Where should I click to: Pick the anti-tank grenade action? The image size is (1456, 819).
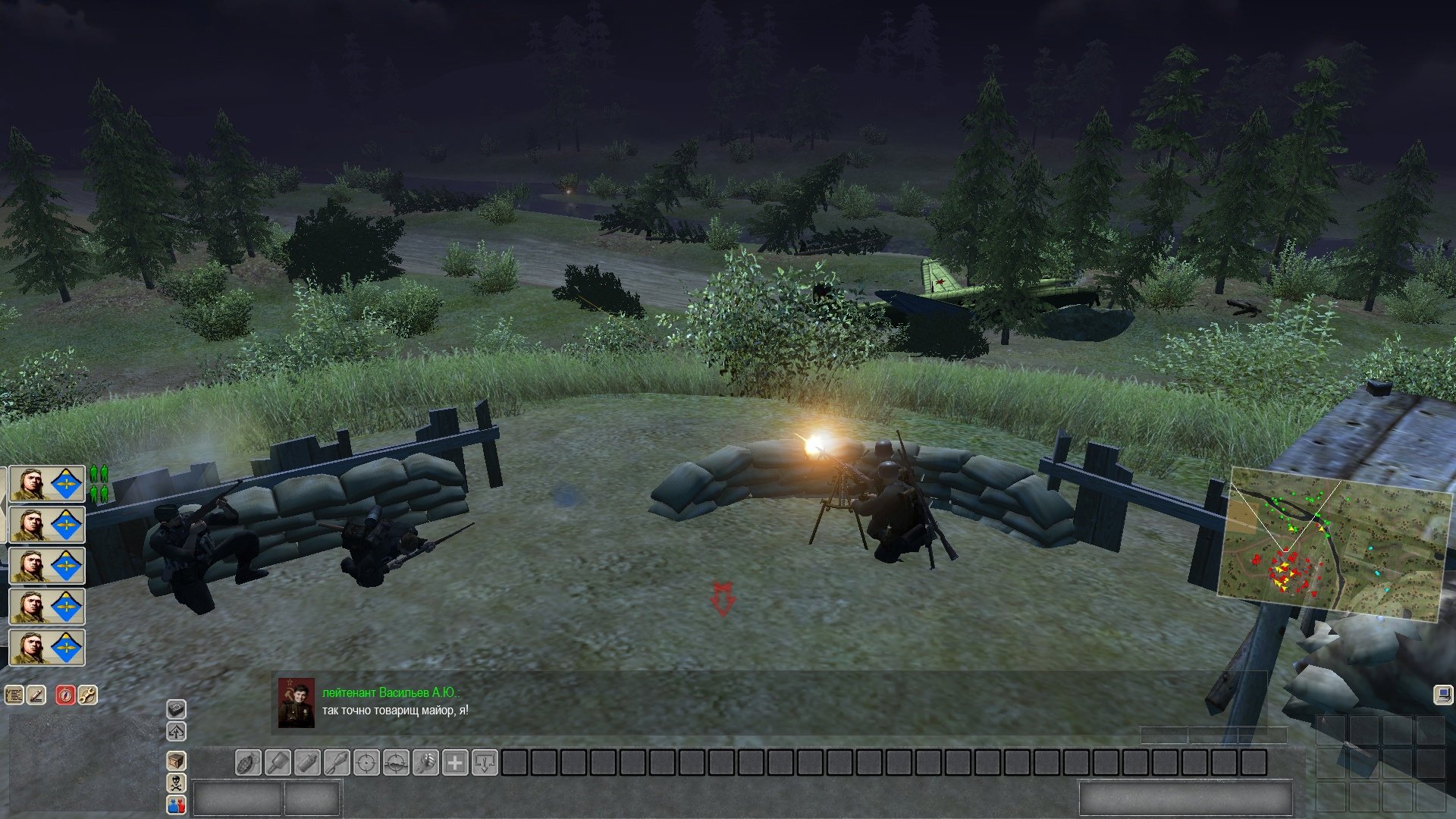(337, 762)
